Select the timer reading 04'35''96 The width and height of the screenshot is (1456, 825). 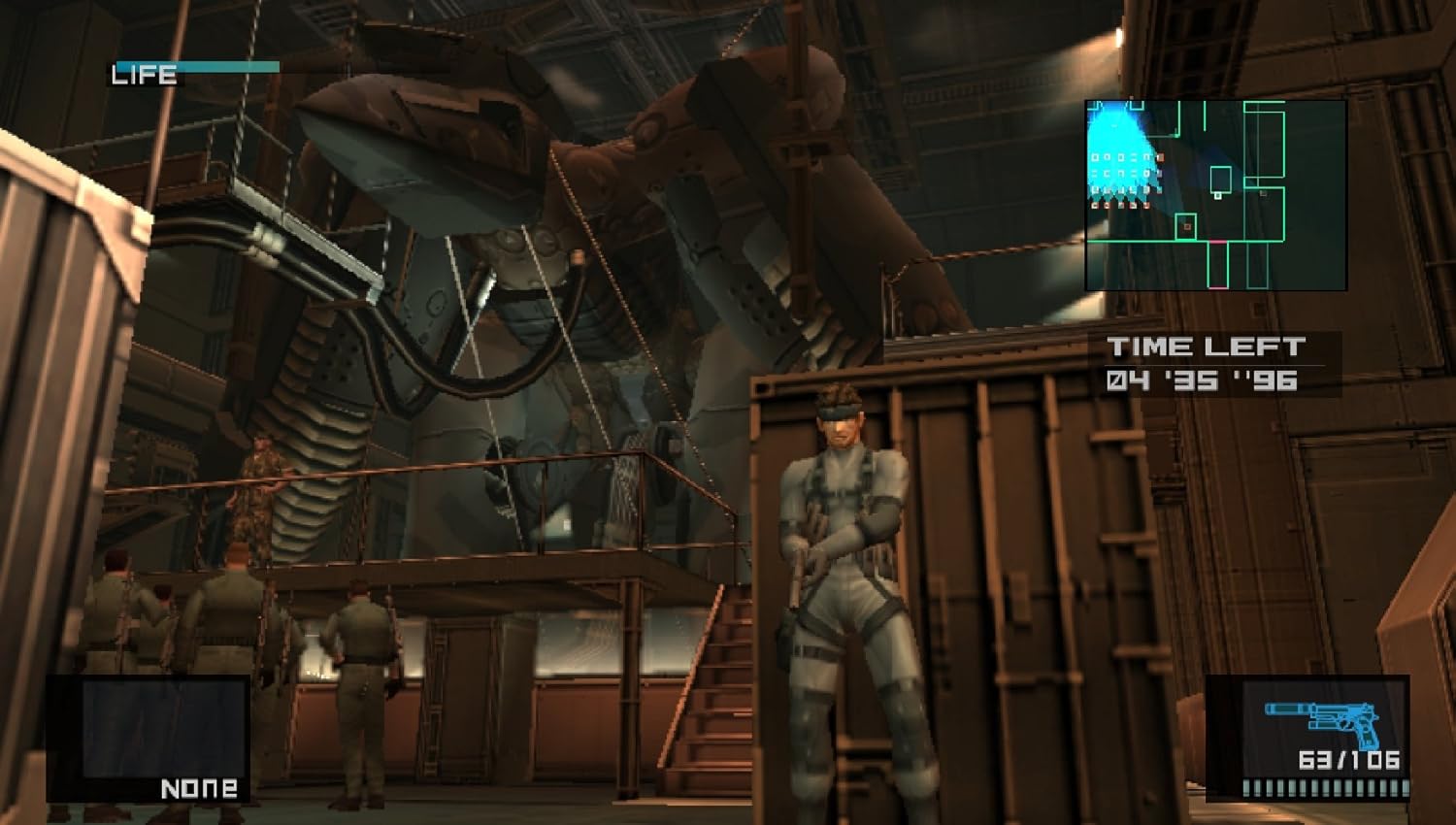(1208, 381)
